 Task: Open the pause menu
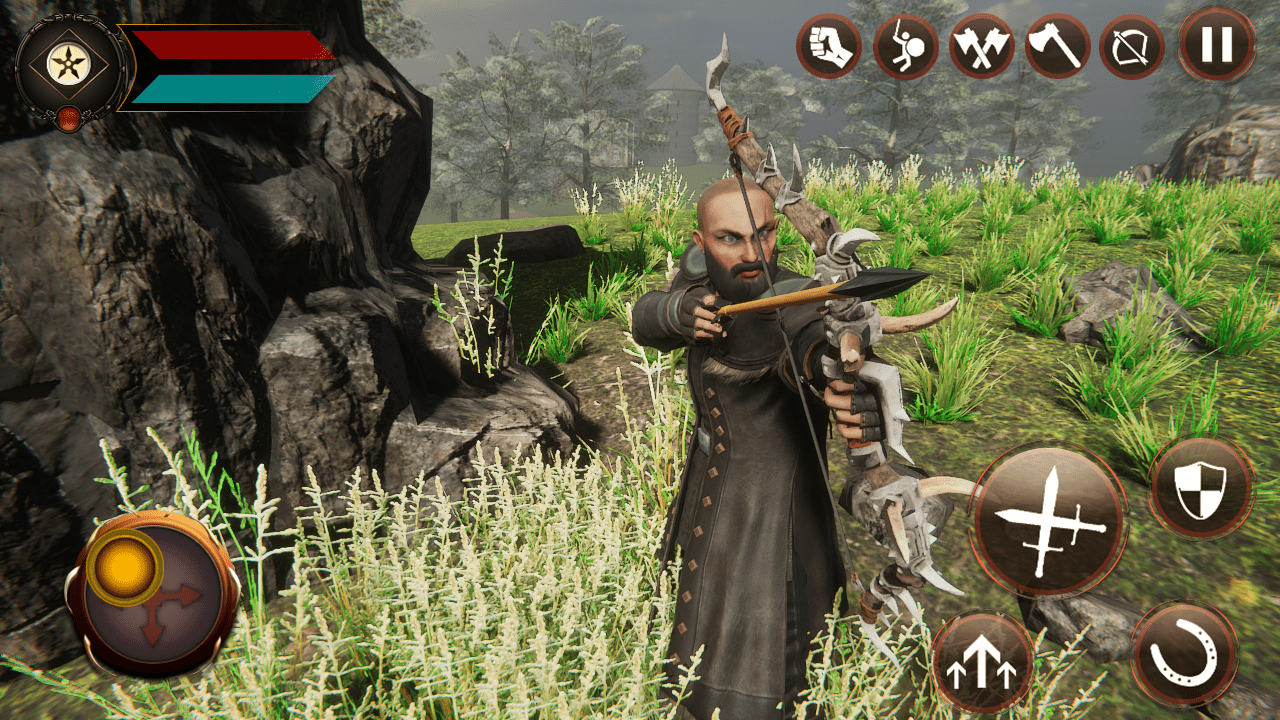1213,44
